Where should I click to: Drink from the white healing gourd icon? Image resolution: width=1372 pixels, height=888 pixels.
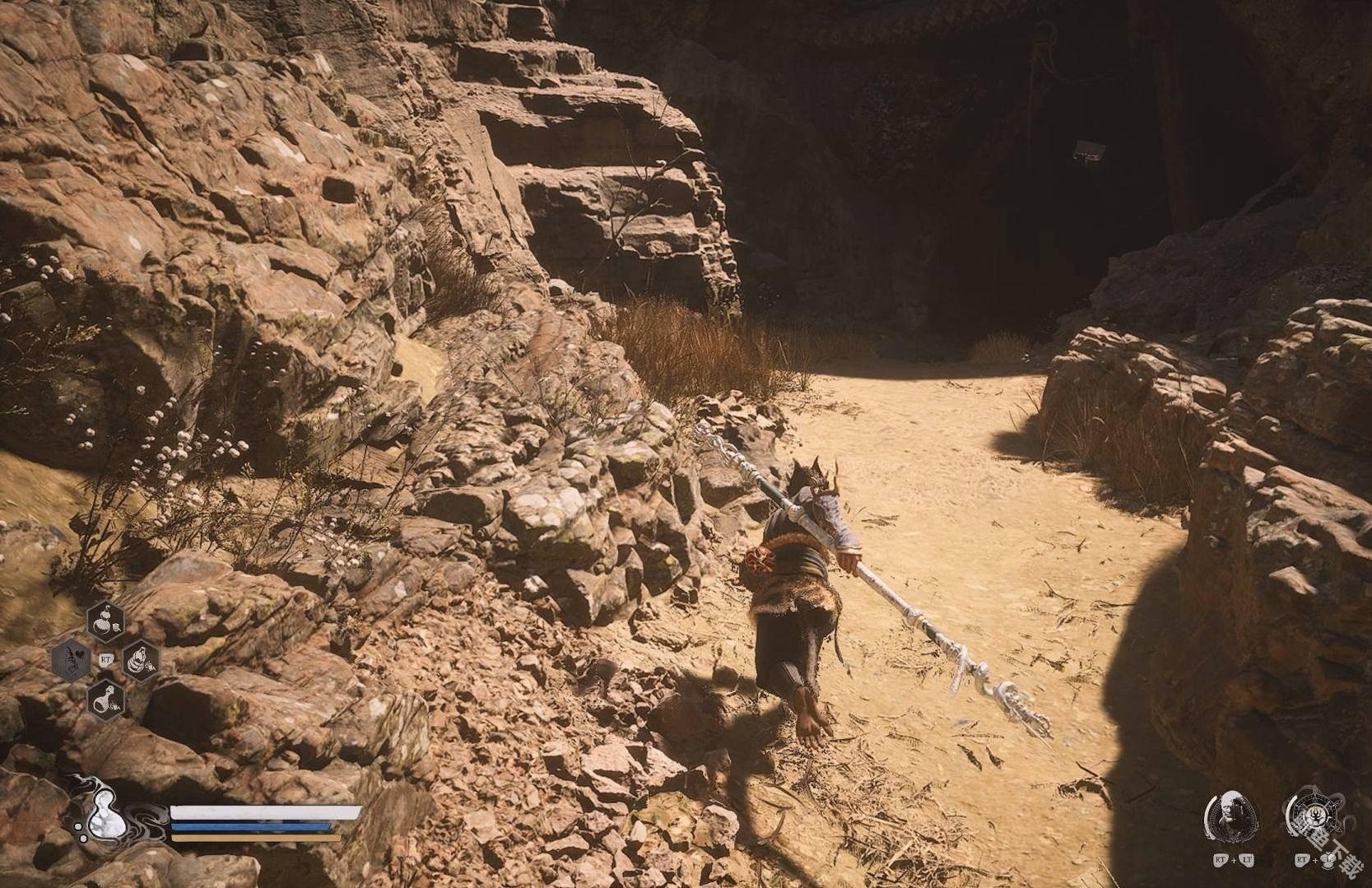click(x=103, y=816)
